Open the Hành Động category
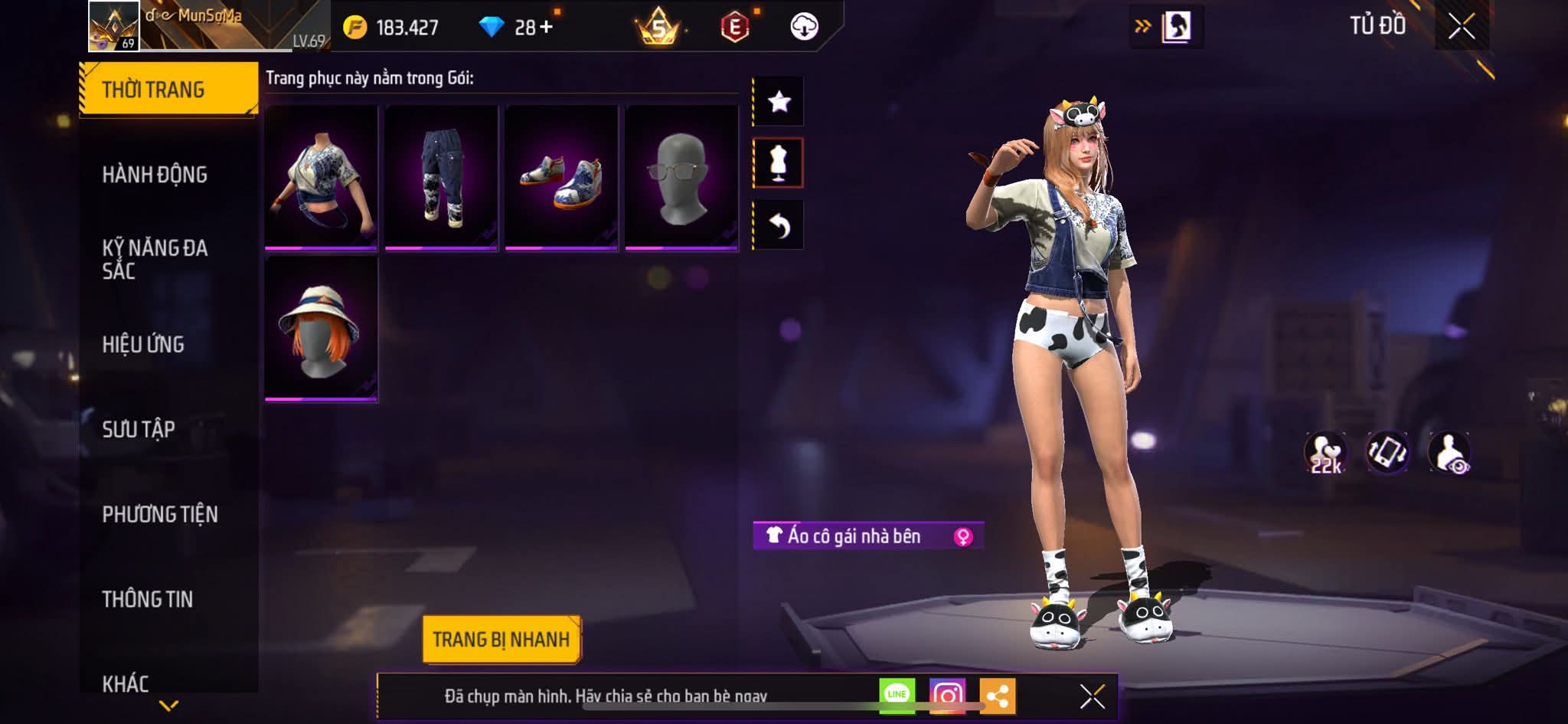 [x=155, y=175]
